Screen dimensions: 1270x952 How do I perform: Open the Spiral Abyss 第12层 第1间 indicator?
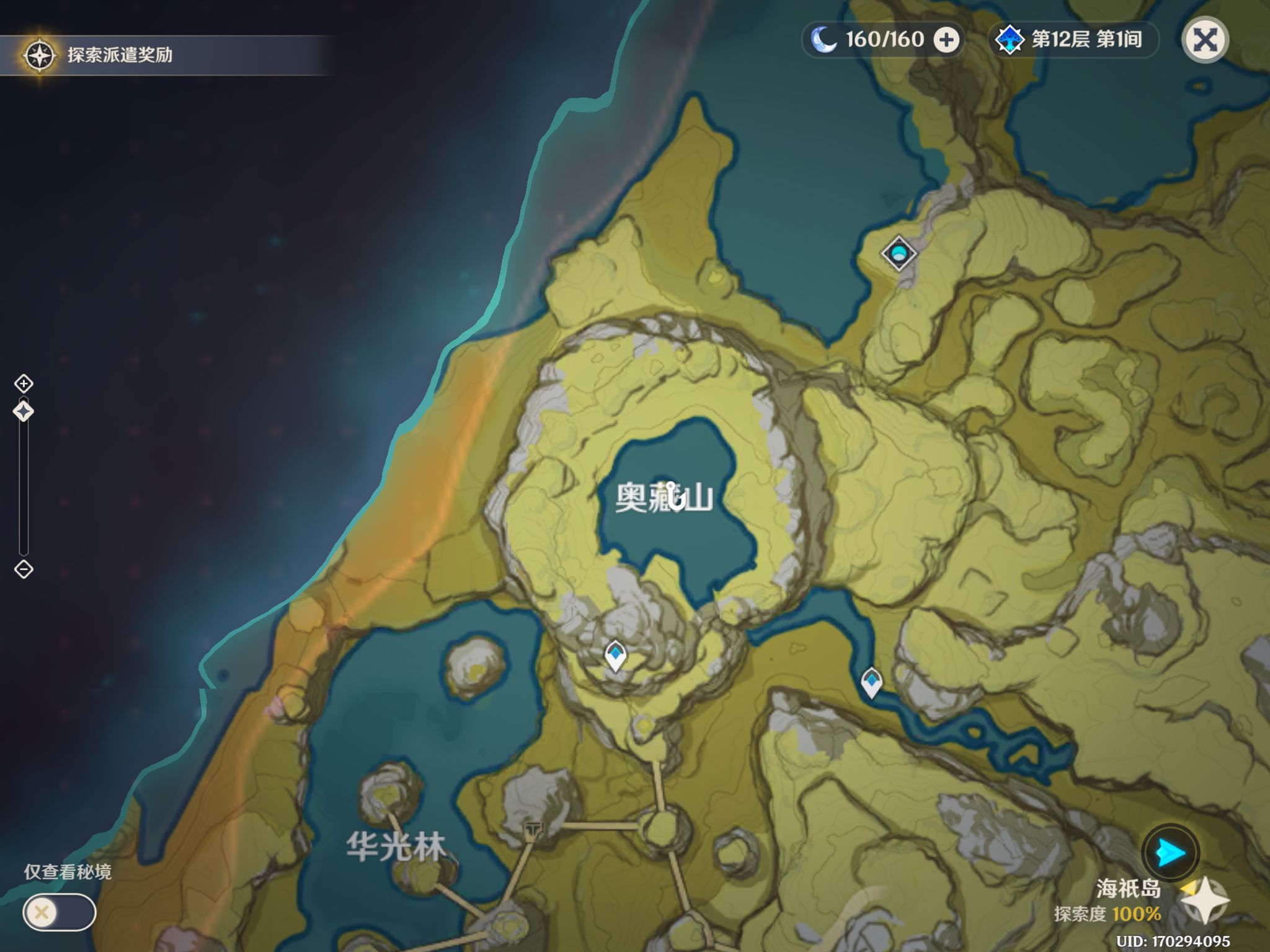click(1073, 40)
